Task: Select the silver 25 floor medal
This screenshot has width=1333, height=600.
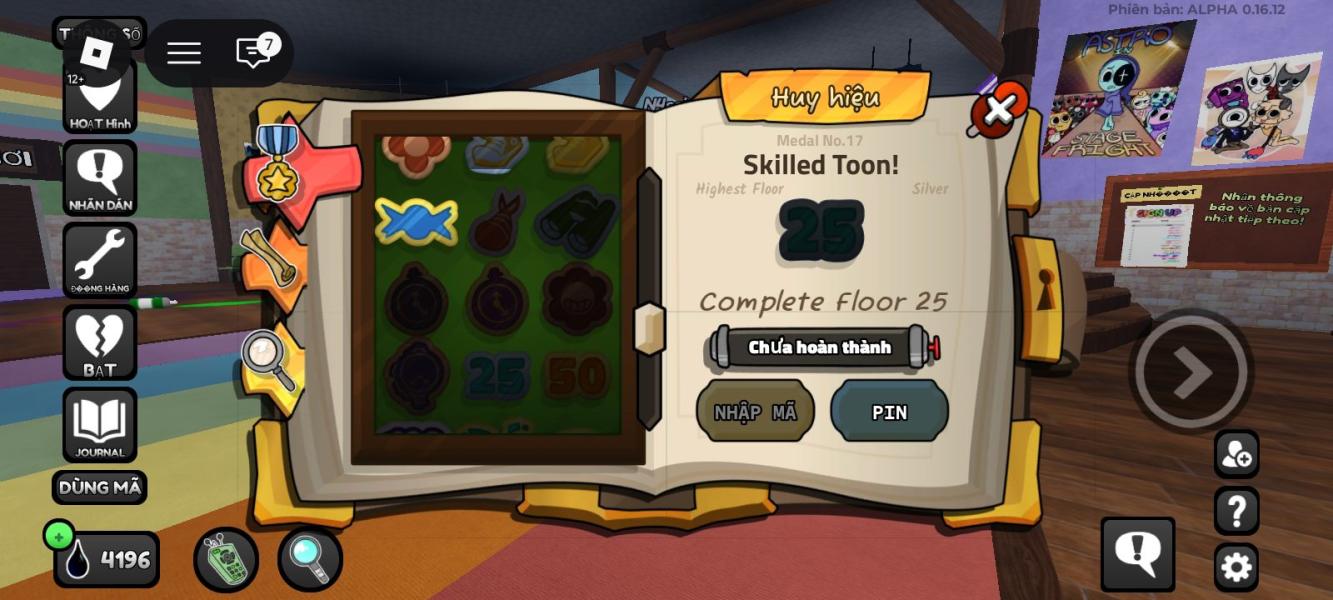Action: 497,376
